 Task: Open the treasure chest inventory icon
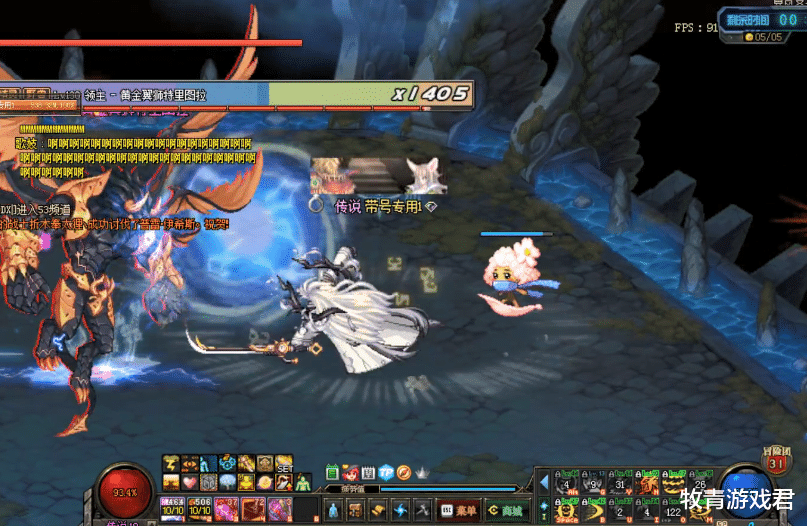[x=355, y=509]
